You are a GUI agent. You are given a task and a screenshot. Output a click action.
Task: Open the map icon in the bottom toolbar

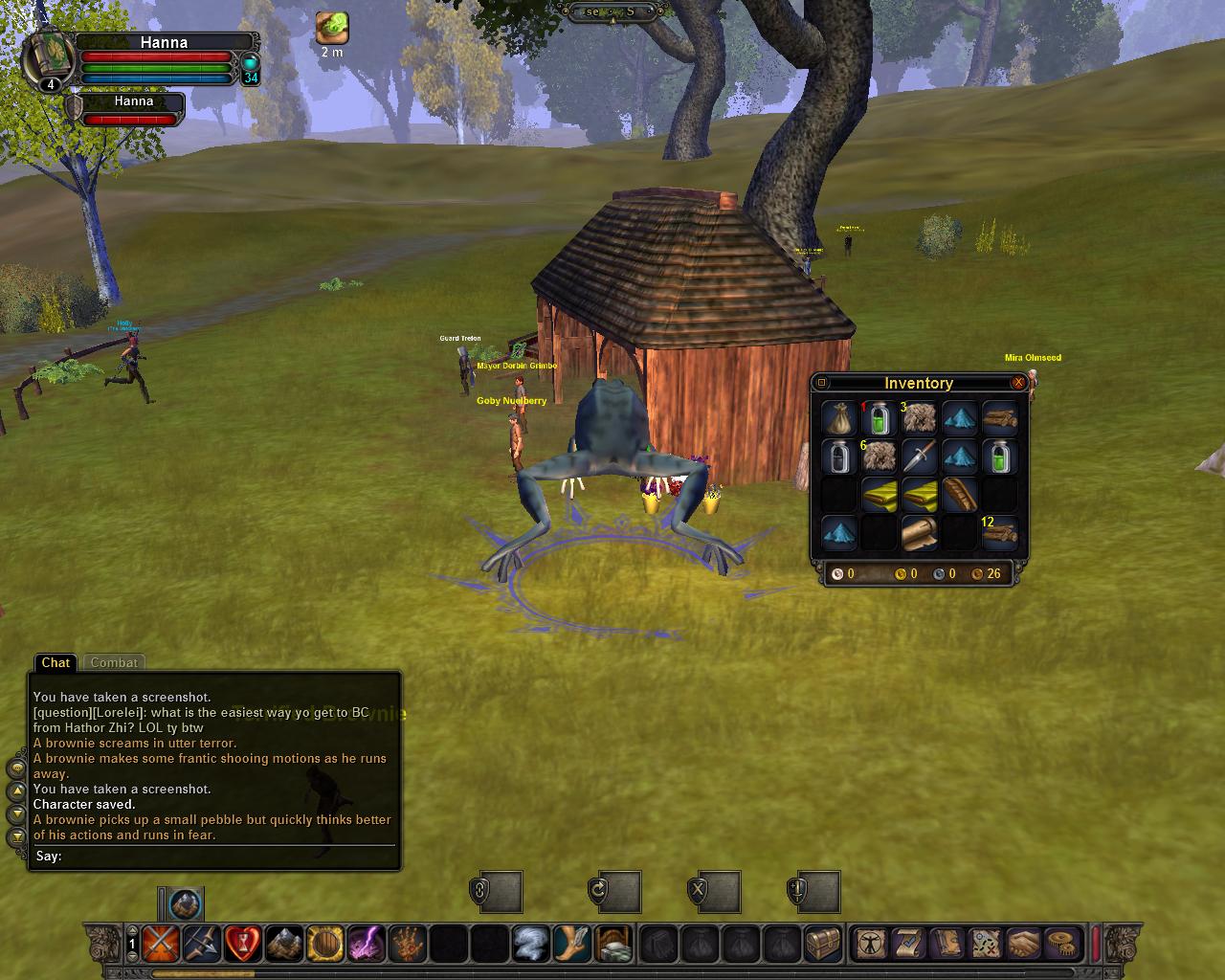pyautogui.click(x=985, y=946)
